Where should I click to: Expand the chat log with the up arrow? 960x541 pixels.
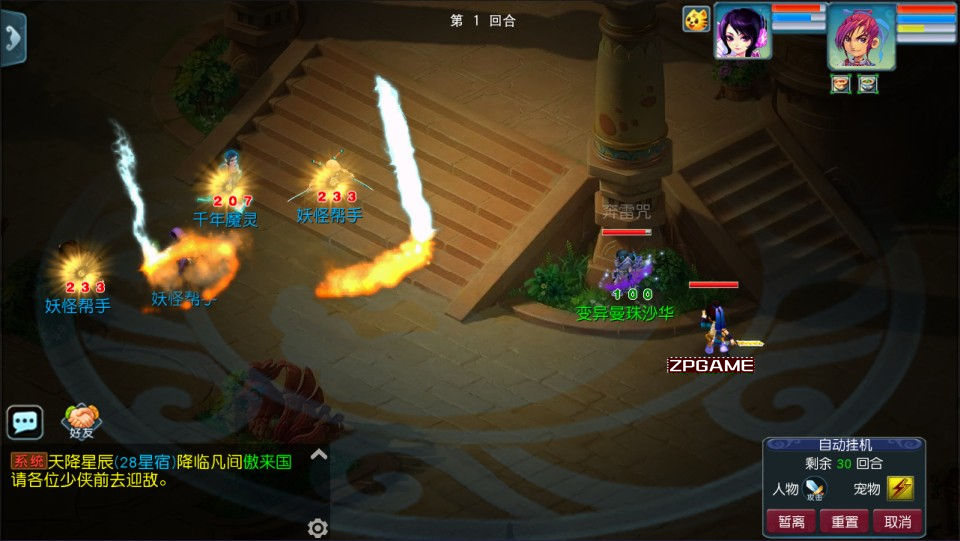[x=318, y=455]
